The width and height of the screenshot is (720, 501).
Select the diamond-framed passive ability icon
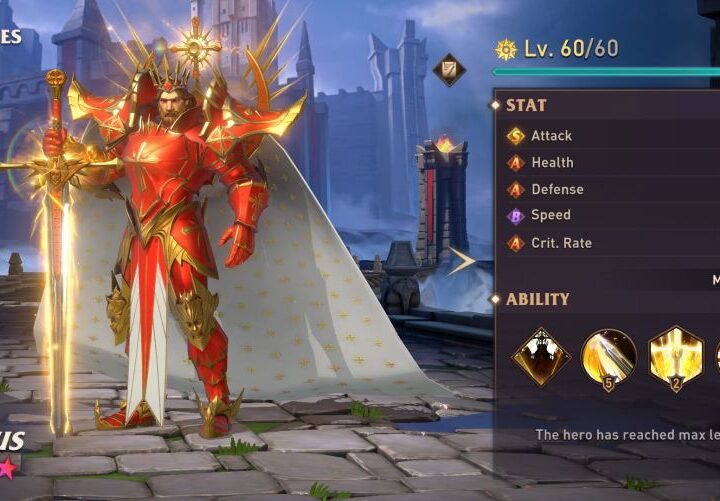click(541, 357)
